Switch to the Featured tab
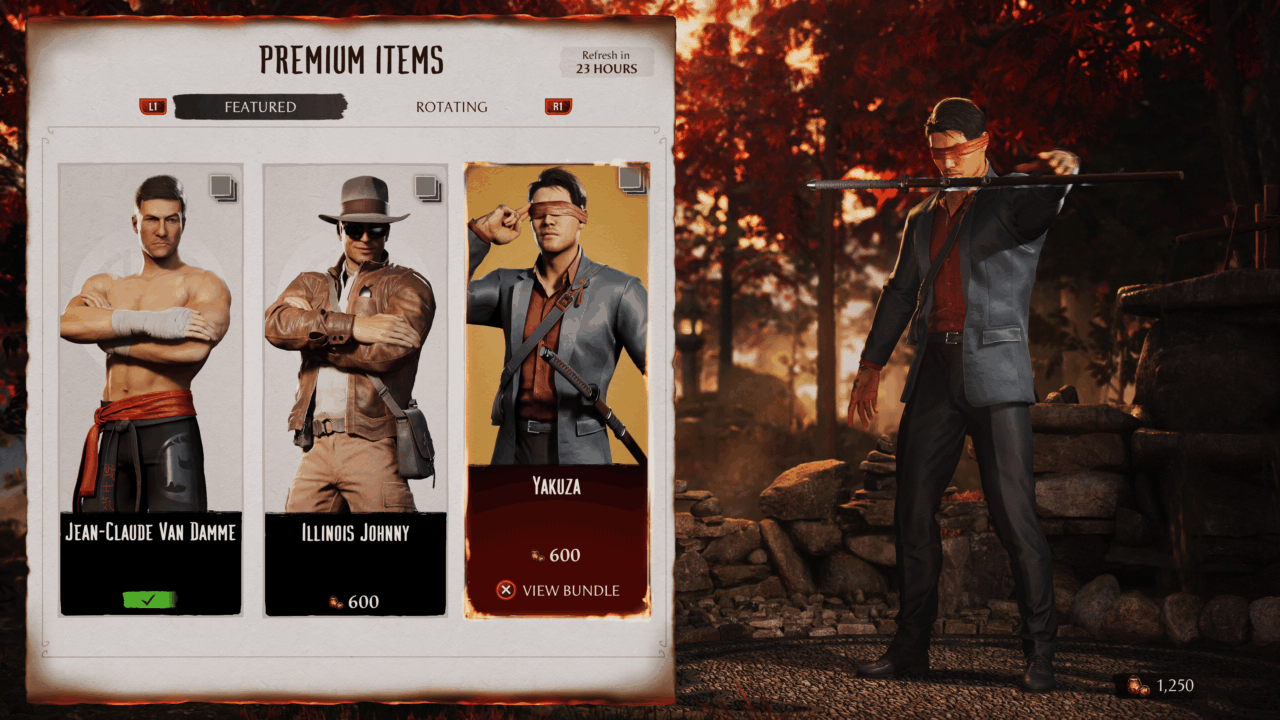 (260, 107)
